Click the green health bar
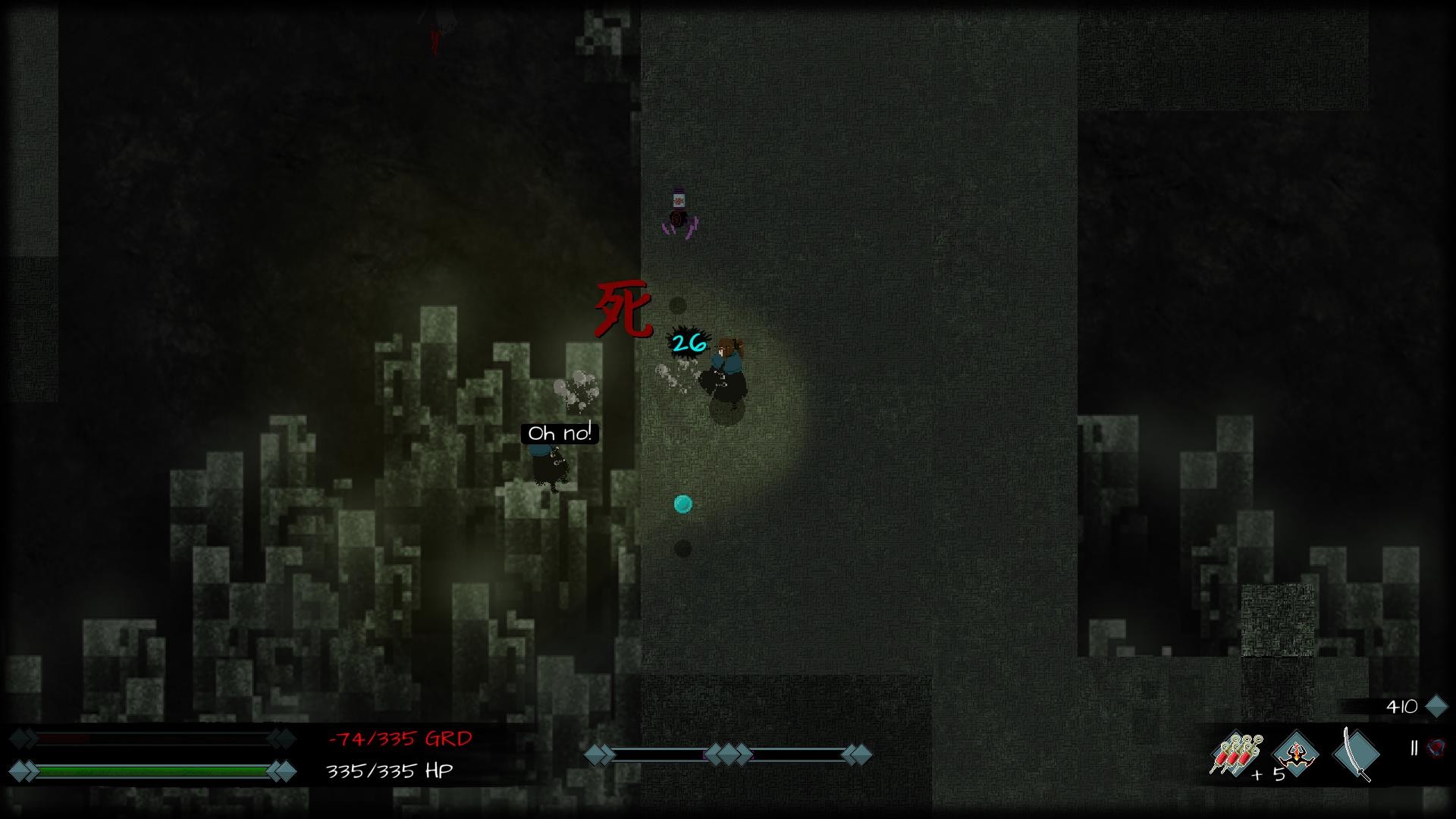 152,770
